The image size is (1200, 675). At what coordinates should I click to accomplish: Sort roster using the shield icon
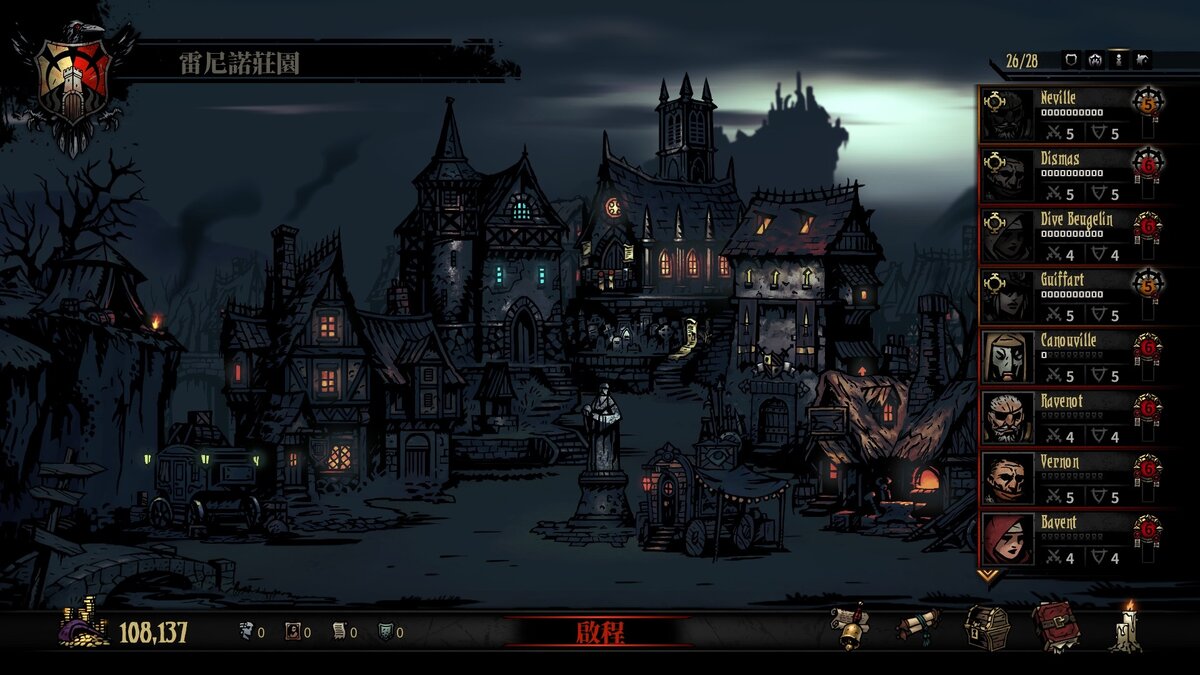point(1070,60)
